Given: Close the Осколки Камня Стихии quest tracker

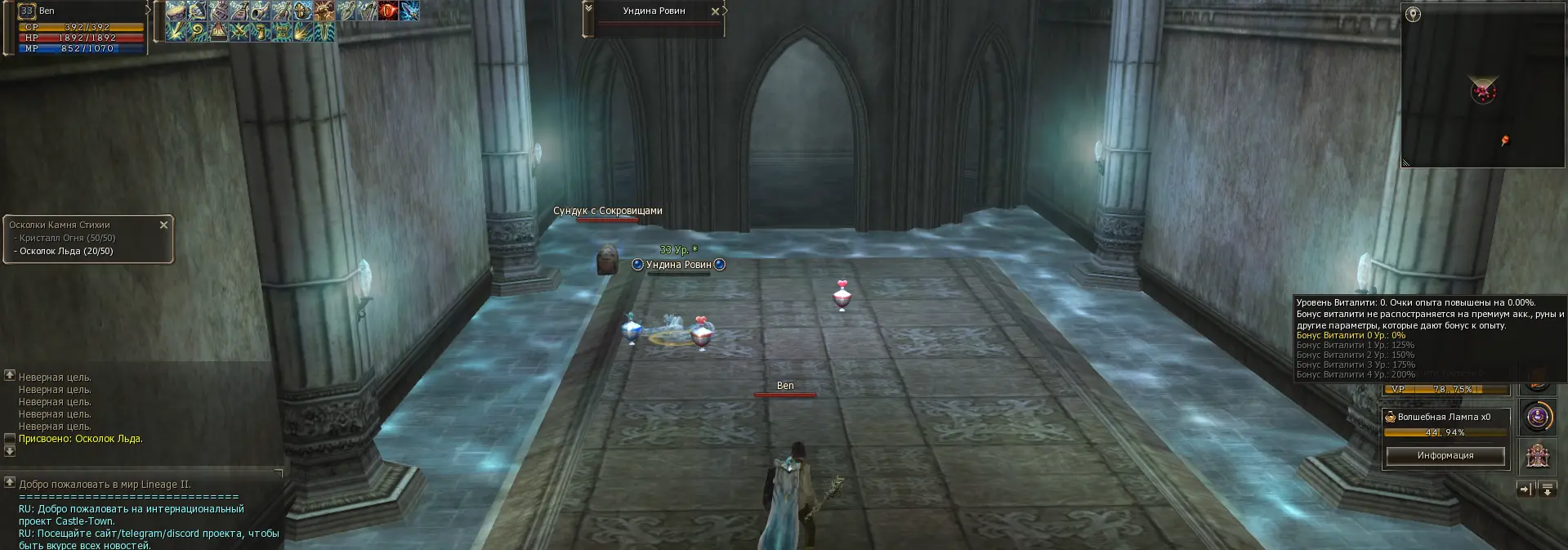Looking at the screenshot, I should [x=163, y=225].
